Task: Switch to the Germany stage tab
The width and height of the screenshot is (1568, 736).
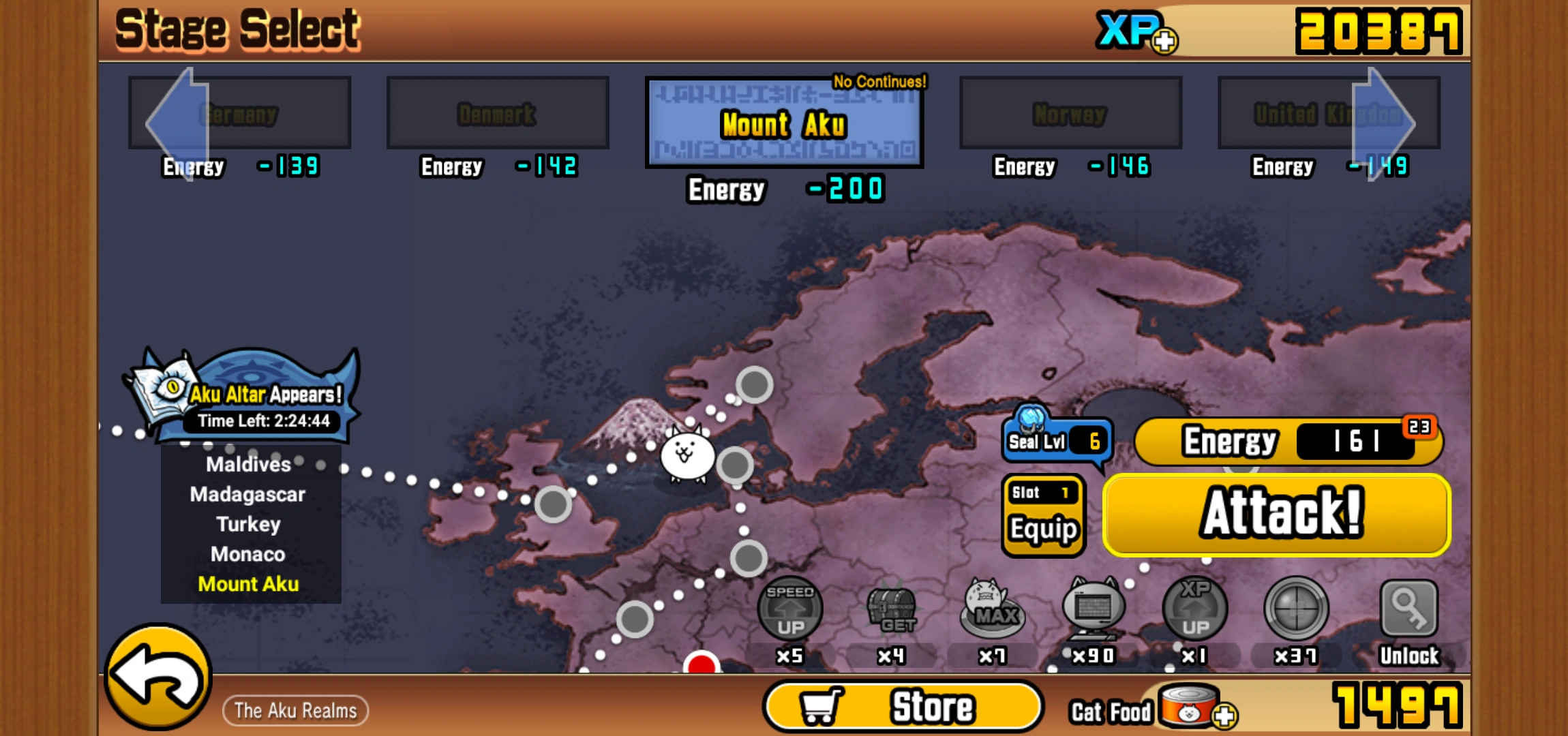Action: coord(239,112)
